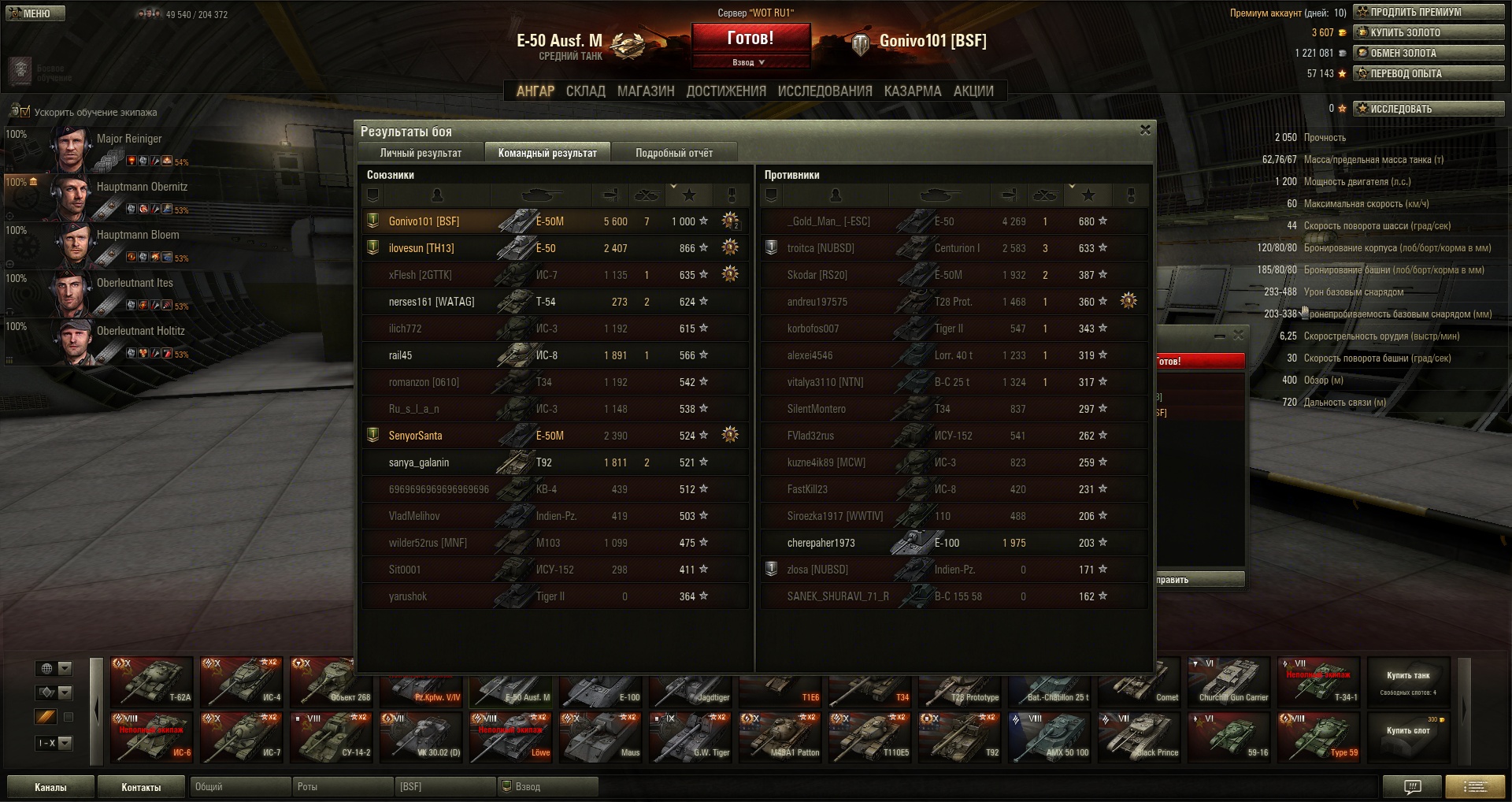Open the МАГАЗИН section
Screen dimensions: 1512x802
coord(646,91)
